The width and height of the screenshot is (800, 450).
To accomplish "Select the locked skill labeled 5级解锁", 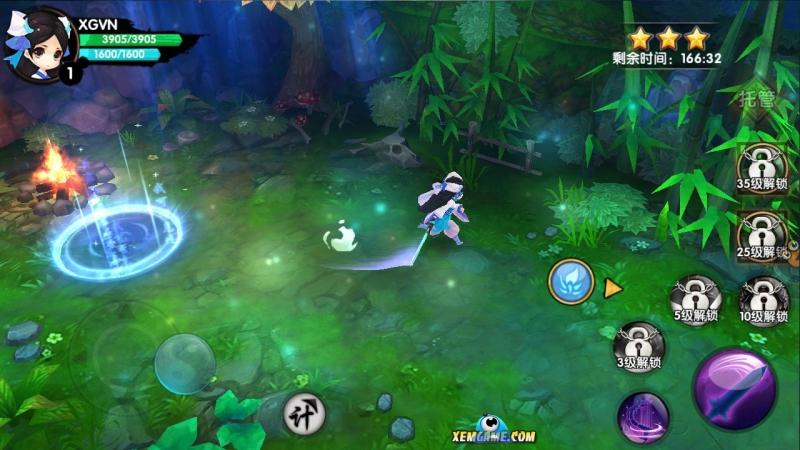I will click(x=696, y=301).
